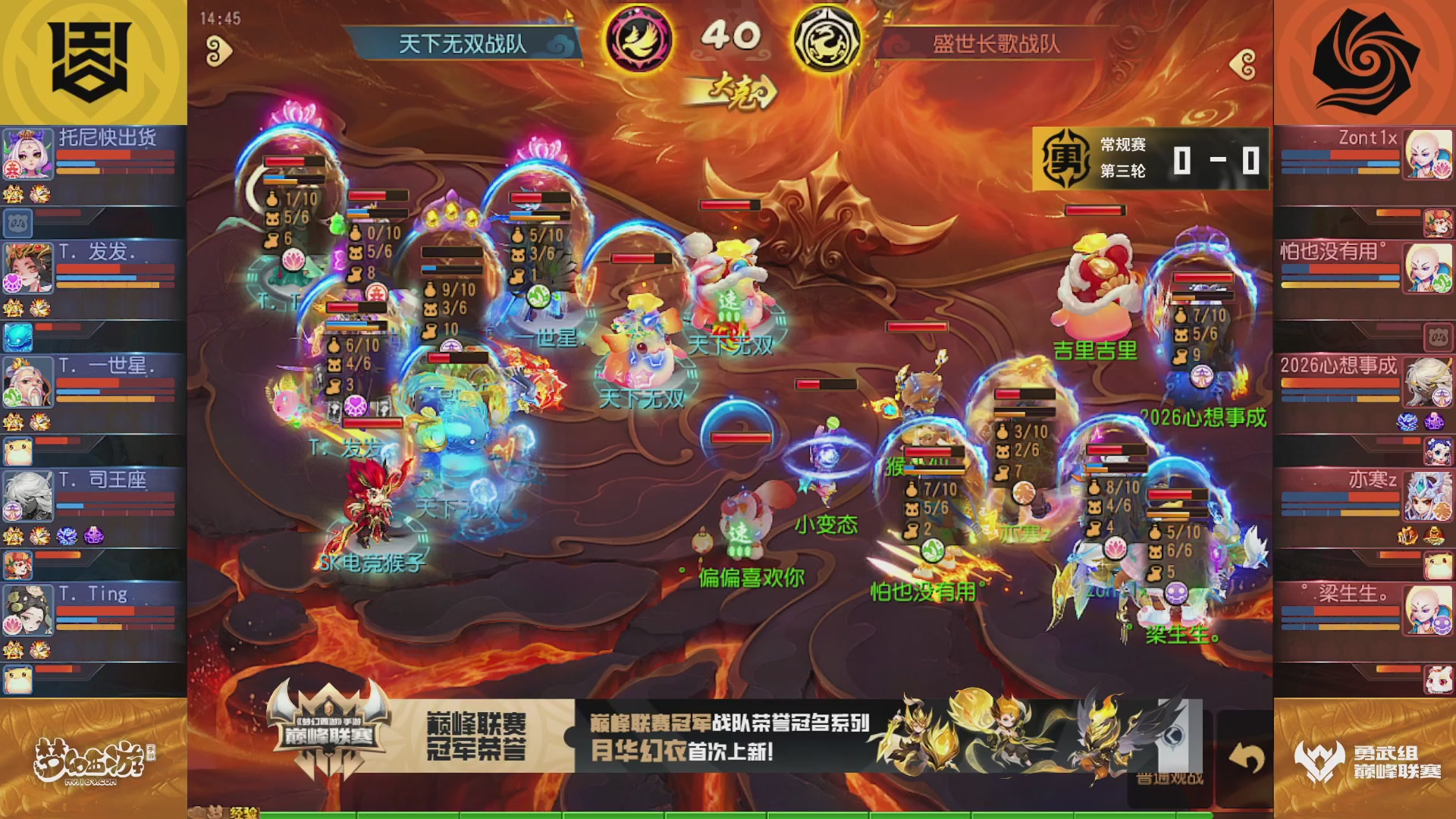The width and height of the screenshot is (1456, 819).
Task: Select 2026心想事成's avatar thumbnail
Action: (1427, 382)
